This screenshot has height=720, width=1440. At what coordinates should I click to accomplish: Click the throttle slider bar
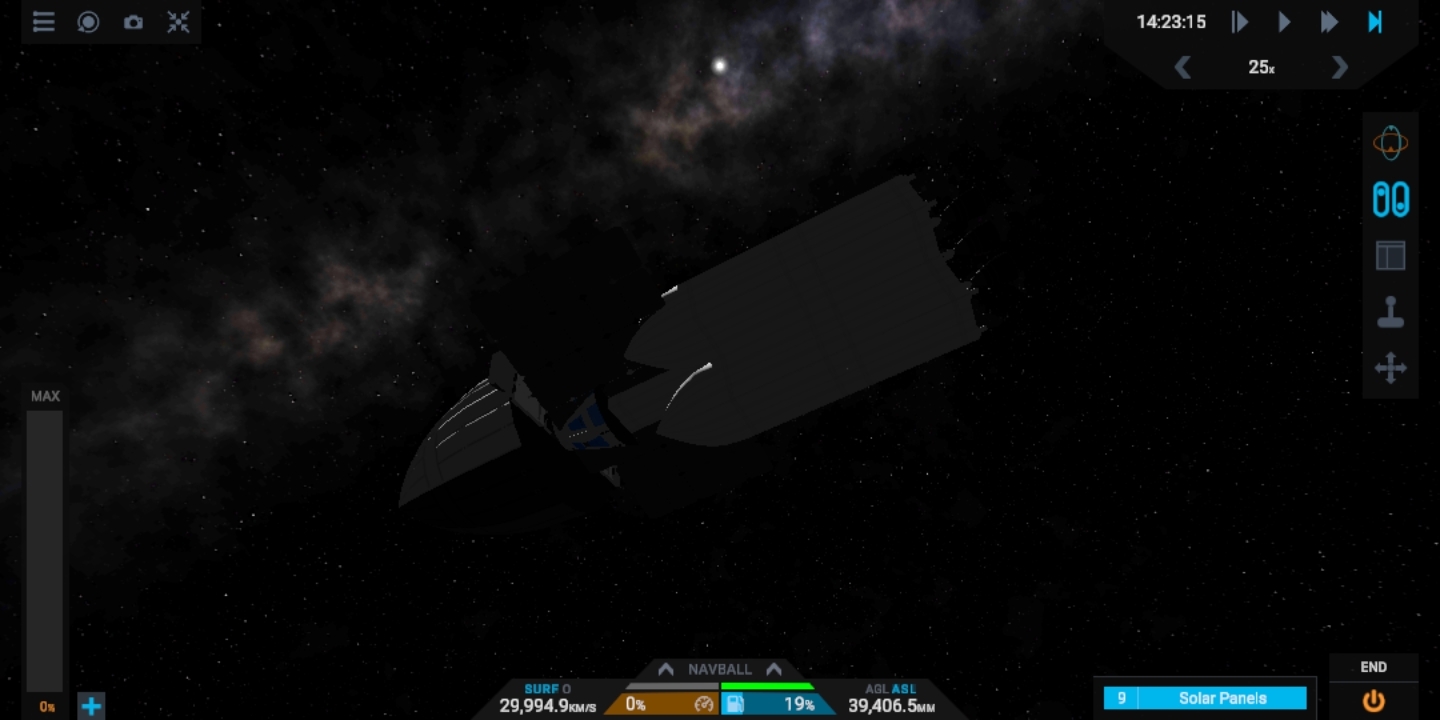tap(44, 550)
